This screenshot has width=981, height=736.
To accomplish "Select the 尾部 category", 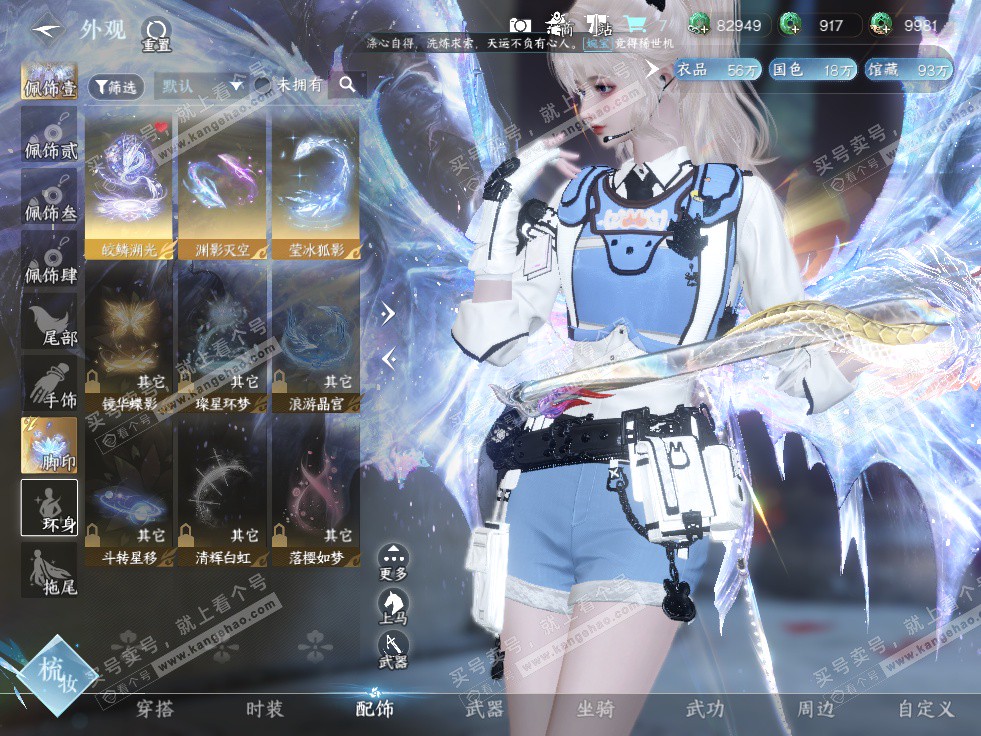I will [50, 323].
